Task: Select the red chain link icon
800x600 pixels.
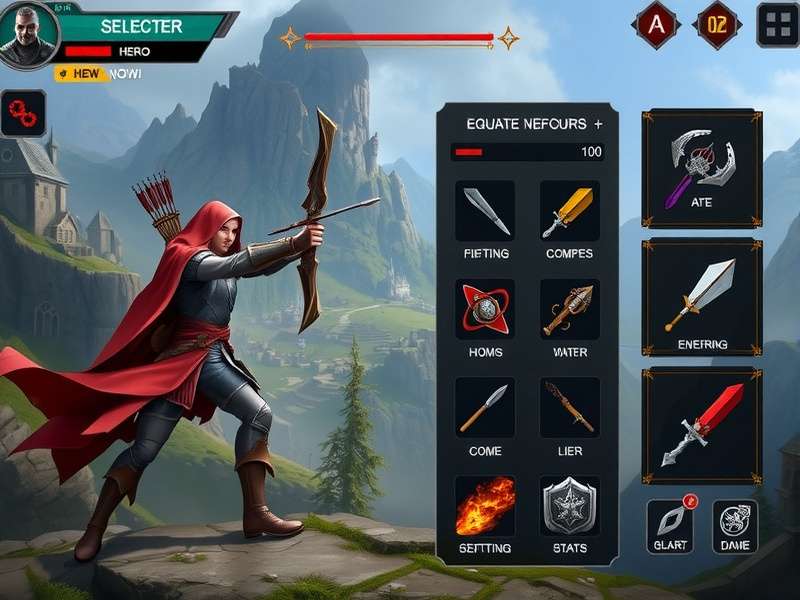Action: [23, 113]
